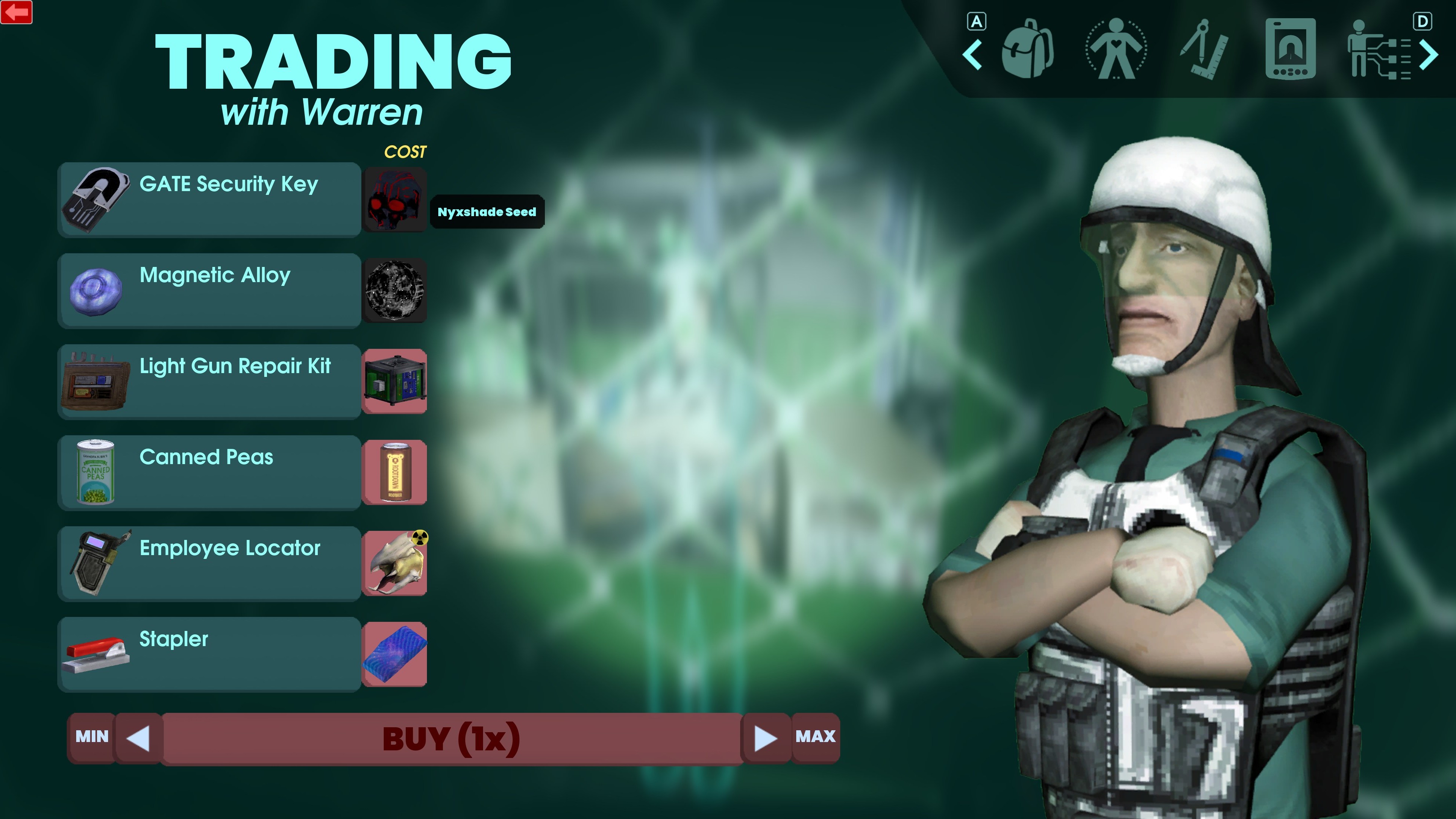Click the Magnetic Alloy sphere cost icon
Viewport: 1456px width, 819px height.
point(395,290)
